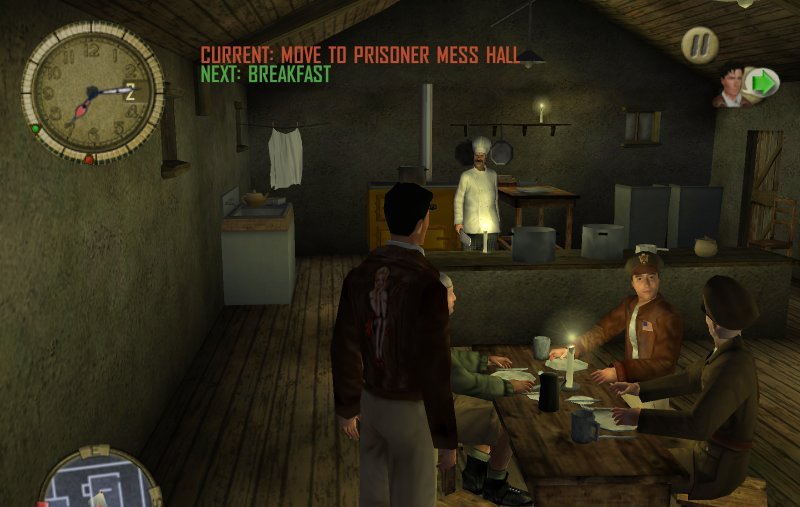This screenshot has height=507, width=800.
Task: Select the Move to Prisoner Mess Hall objective
Action: click(x=360, y=54)
